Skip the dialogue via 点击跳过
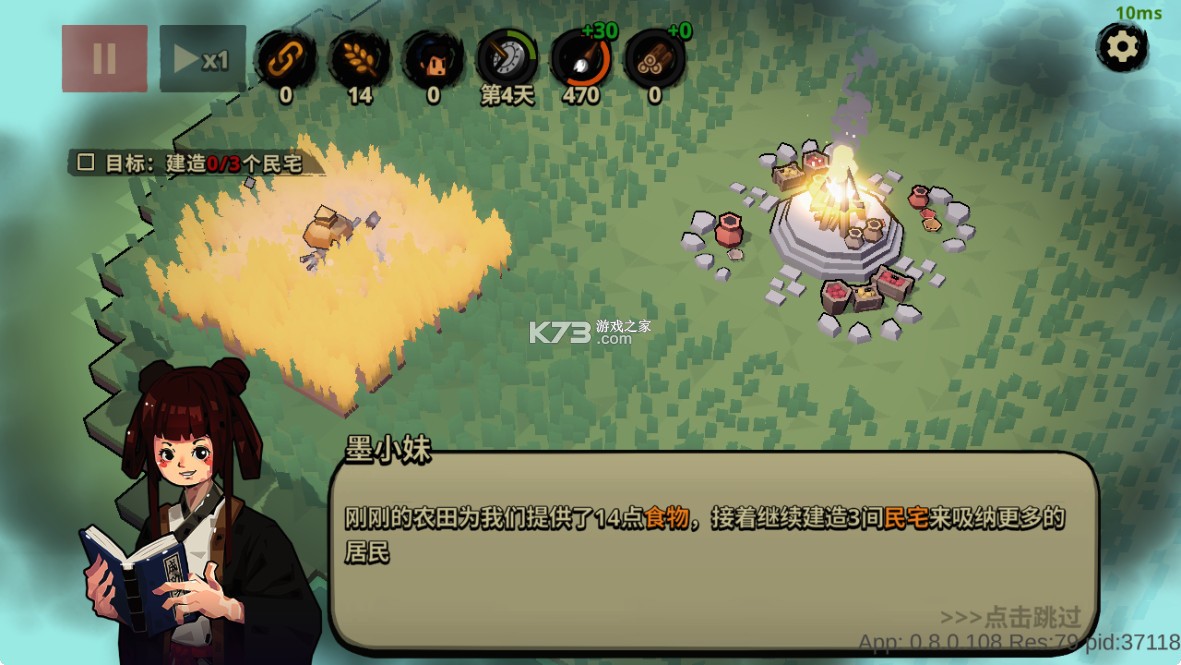 click(1011, 616)
